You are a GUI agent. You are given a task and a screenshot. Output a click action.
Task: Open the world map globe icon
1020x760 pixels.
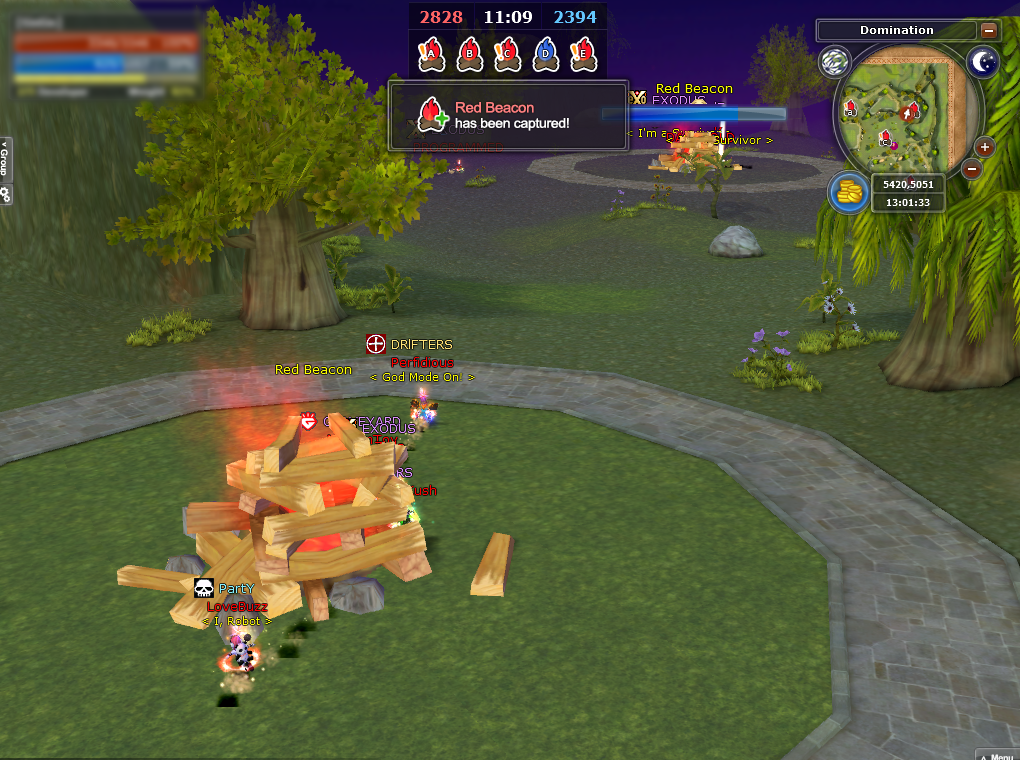click(x=834, y=62)
